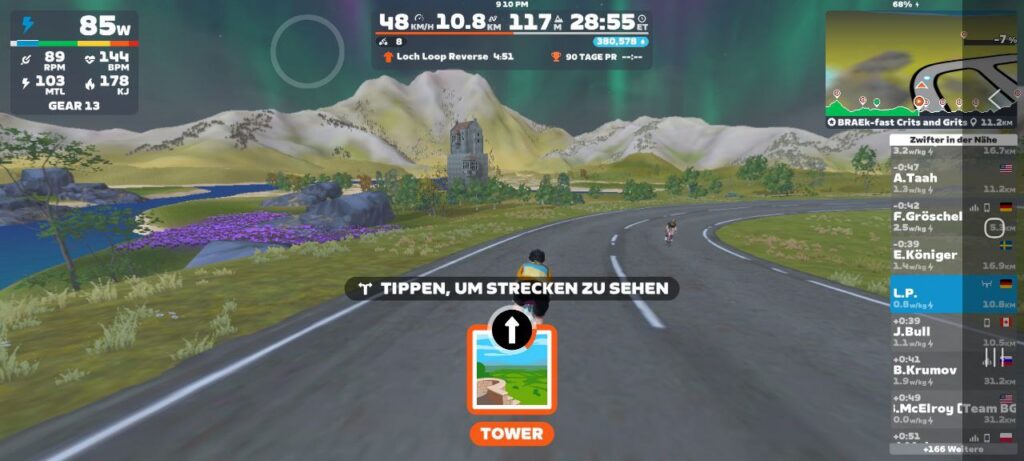
Task: Click the "Tippen, um Strecken zu sehen" prompt
Action: [x=512, y=289]
